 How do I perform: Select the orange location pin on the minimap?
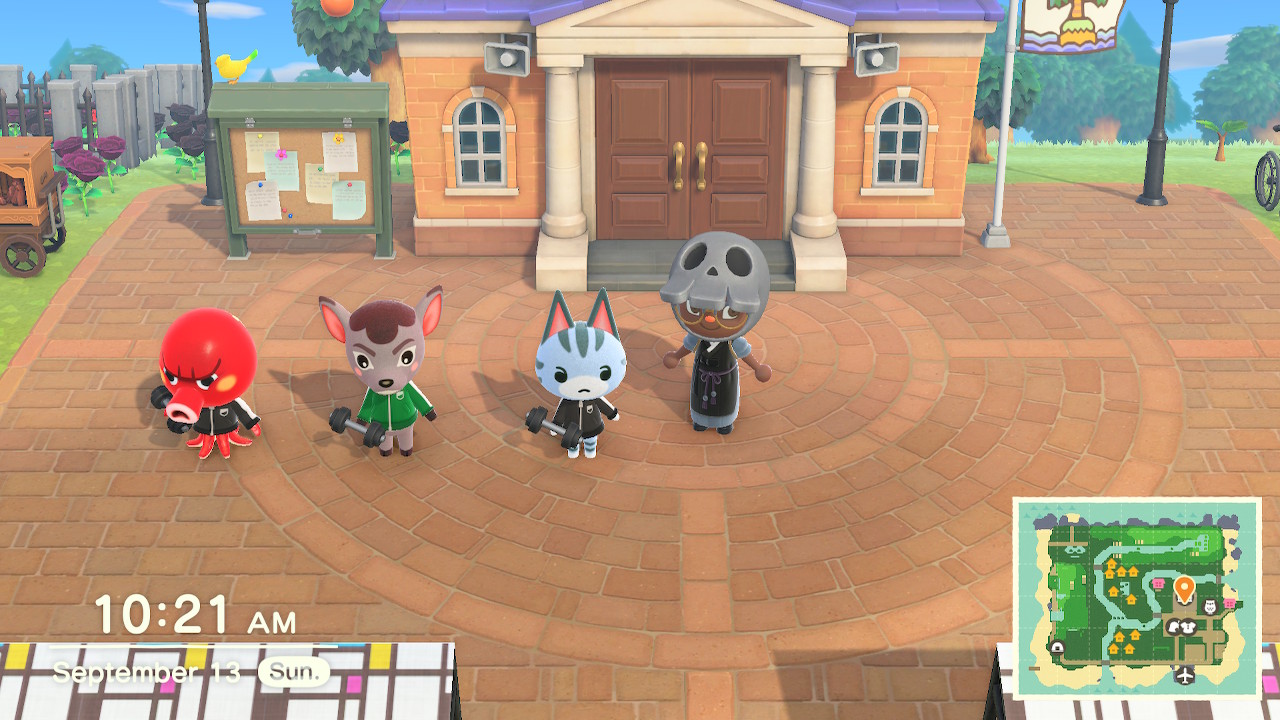click(x=1184, y=588)
